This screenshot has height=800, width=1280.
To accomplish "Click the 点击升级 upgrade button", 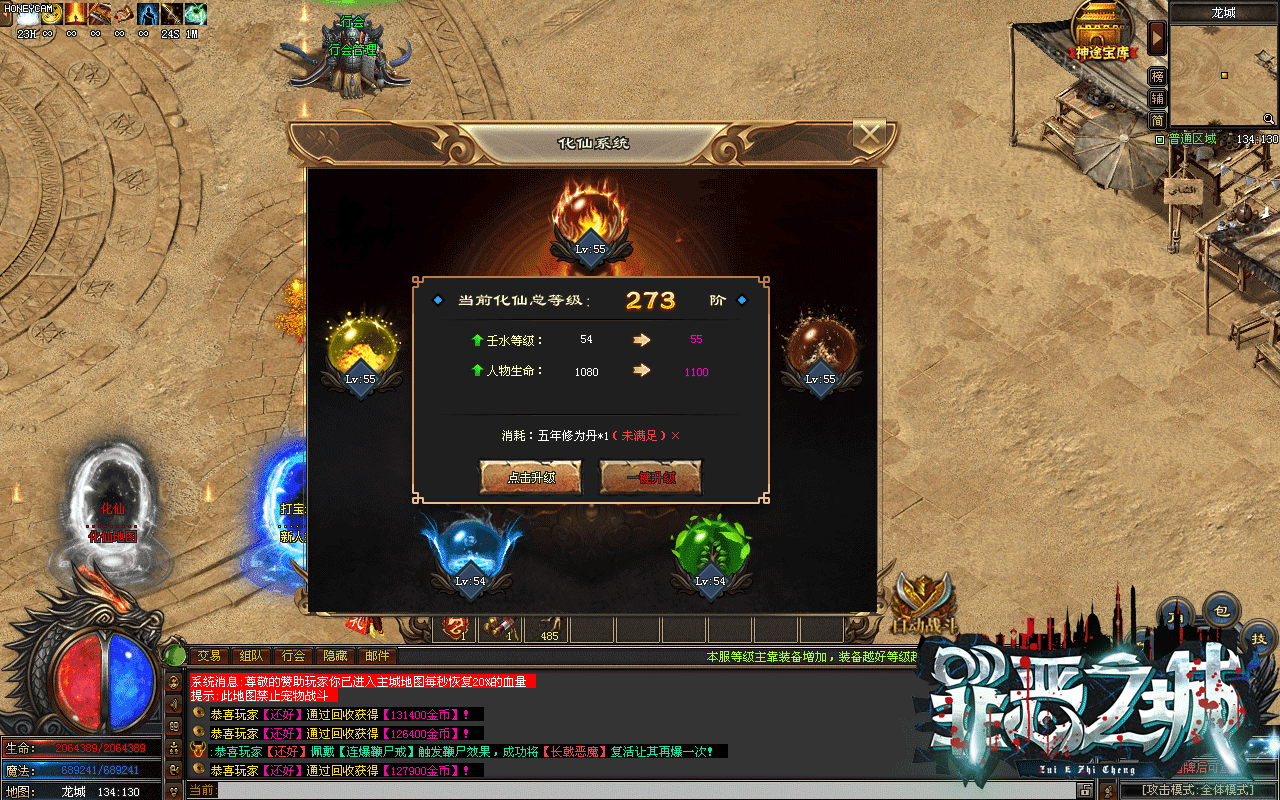I will pyautogui.click(x=531, y=477).
